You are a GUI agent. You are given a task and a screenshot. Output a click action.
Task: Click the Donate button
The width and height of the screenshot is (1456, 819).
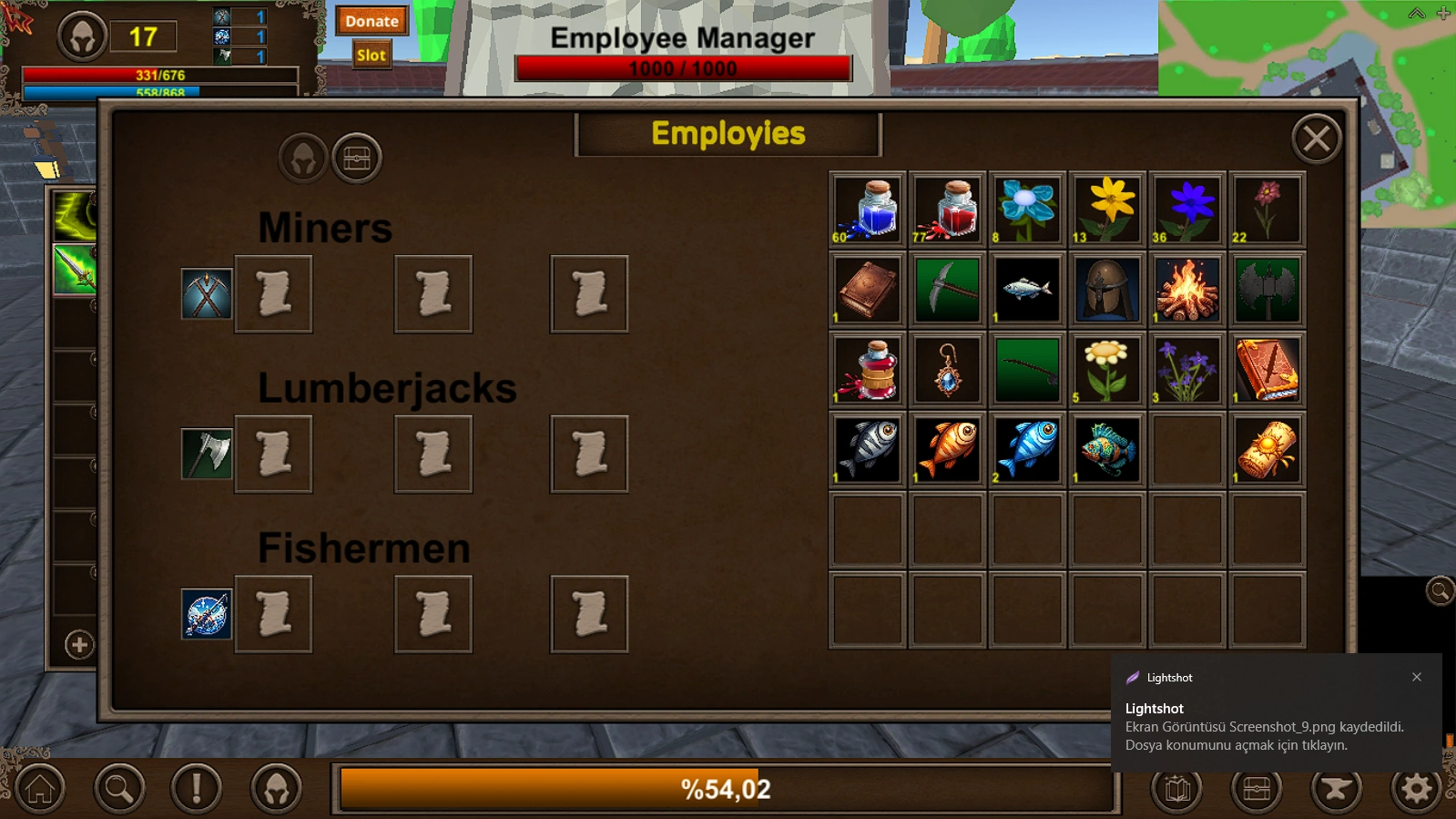[372, 21]
